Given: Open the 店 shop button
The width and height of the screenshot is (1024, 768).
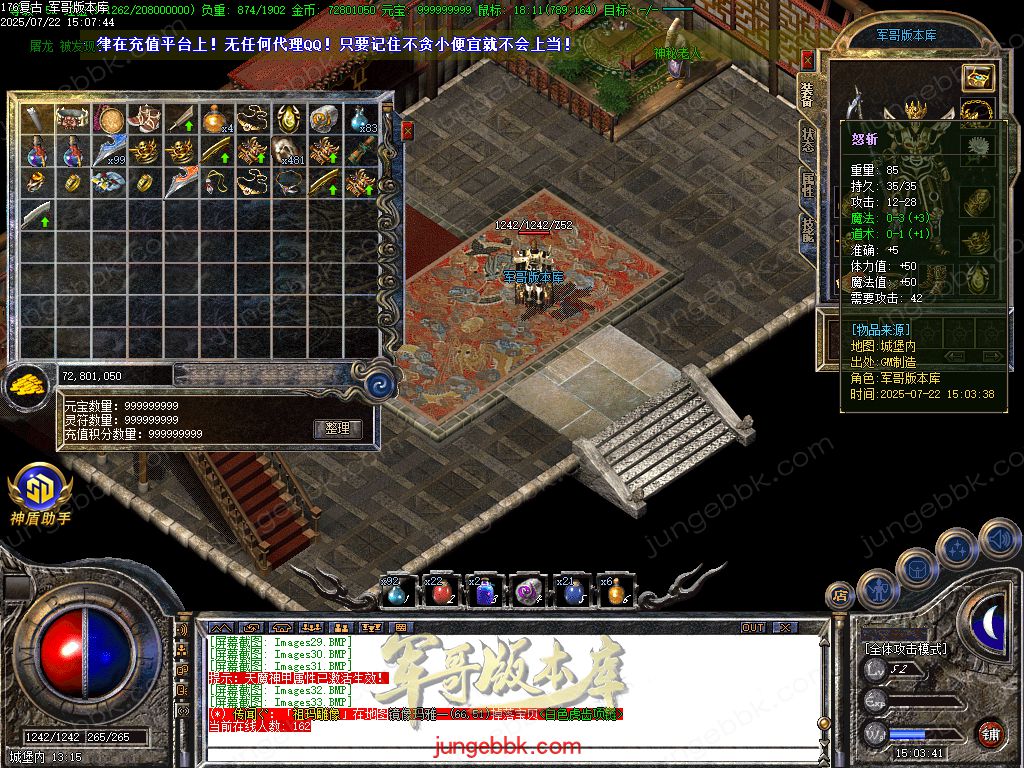Looking at the screenshot, I should point(840,596).
